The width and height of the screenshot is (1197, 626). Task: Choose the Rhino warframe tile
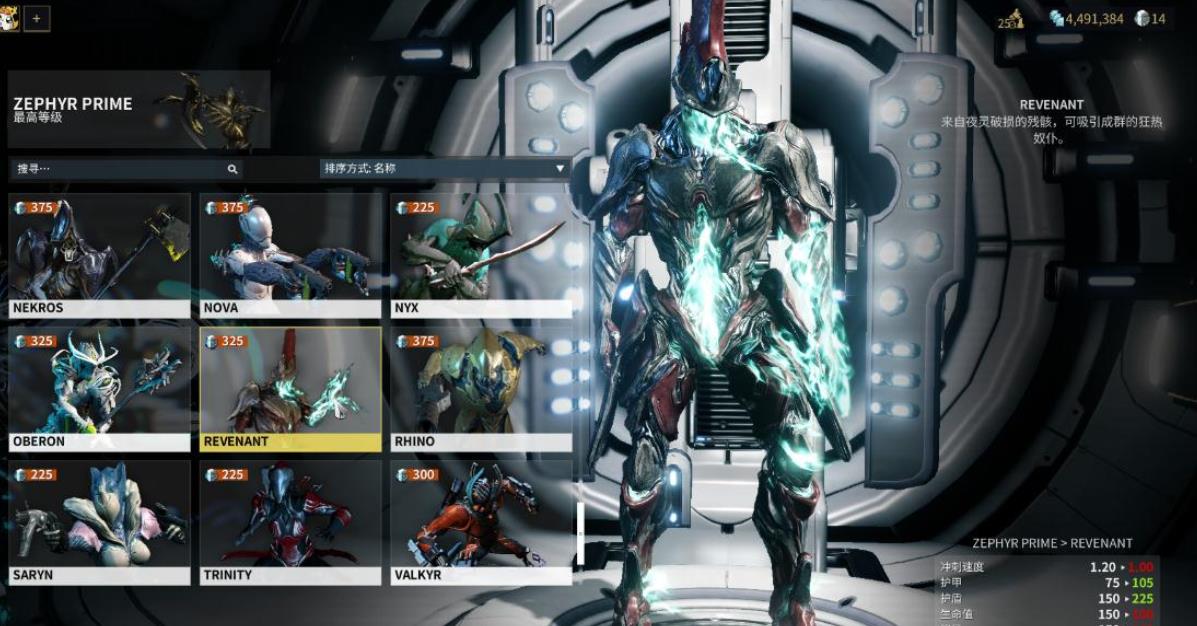pos(481,389)
